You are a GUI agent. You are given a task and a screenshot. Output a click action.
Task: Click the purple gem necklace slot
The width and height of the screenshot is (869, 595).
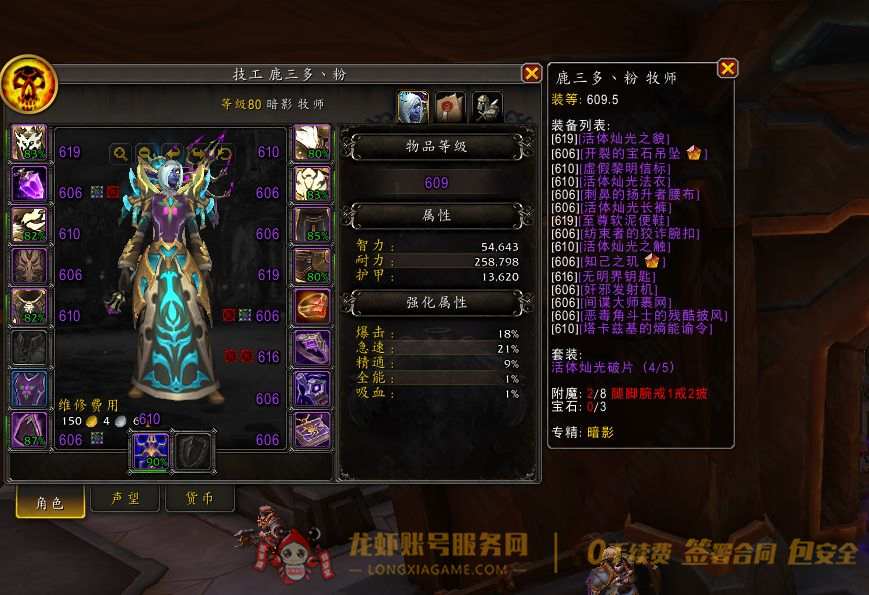29,185
